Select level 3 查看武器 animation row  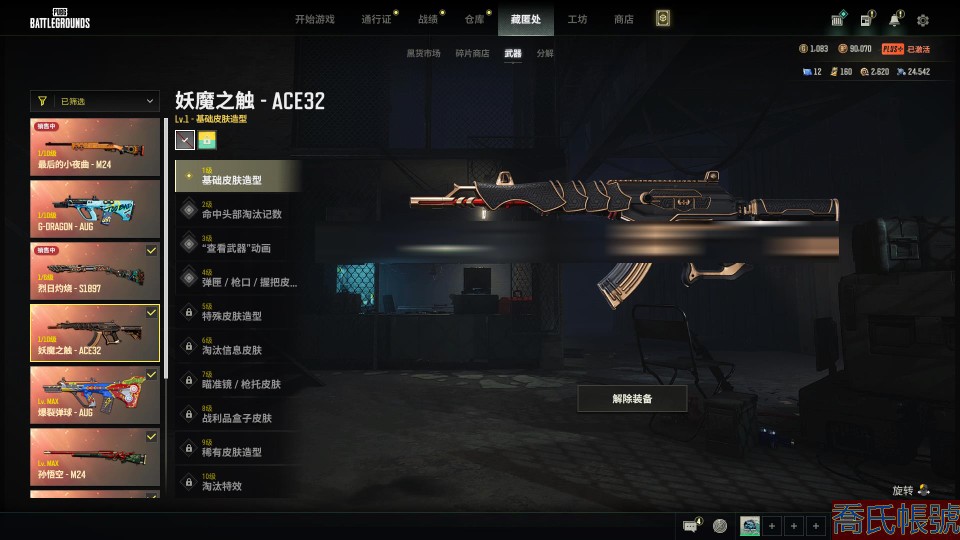coord(238,244)
